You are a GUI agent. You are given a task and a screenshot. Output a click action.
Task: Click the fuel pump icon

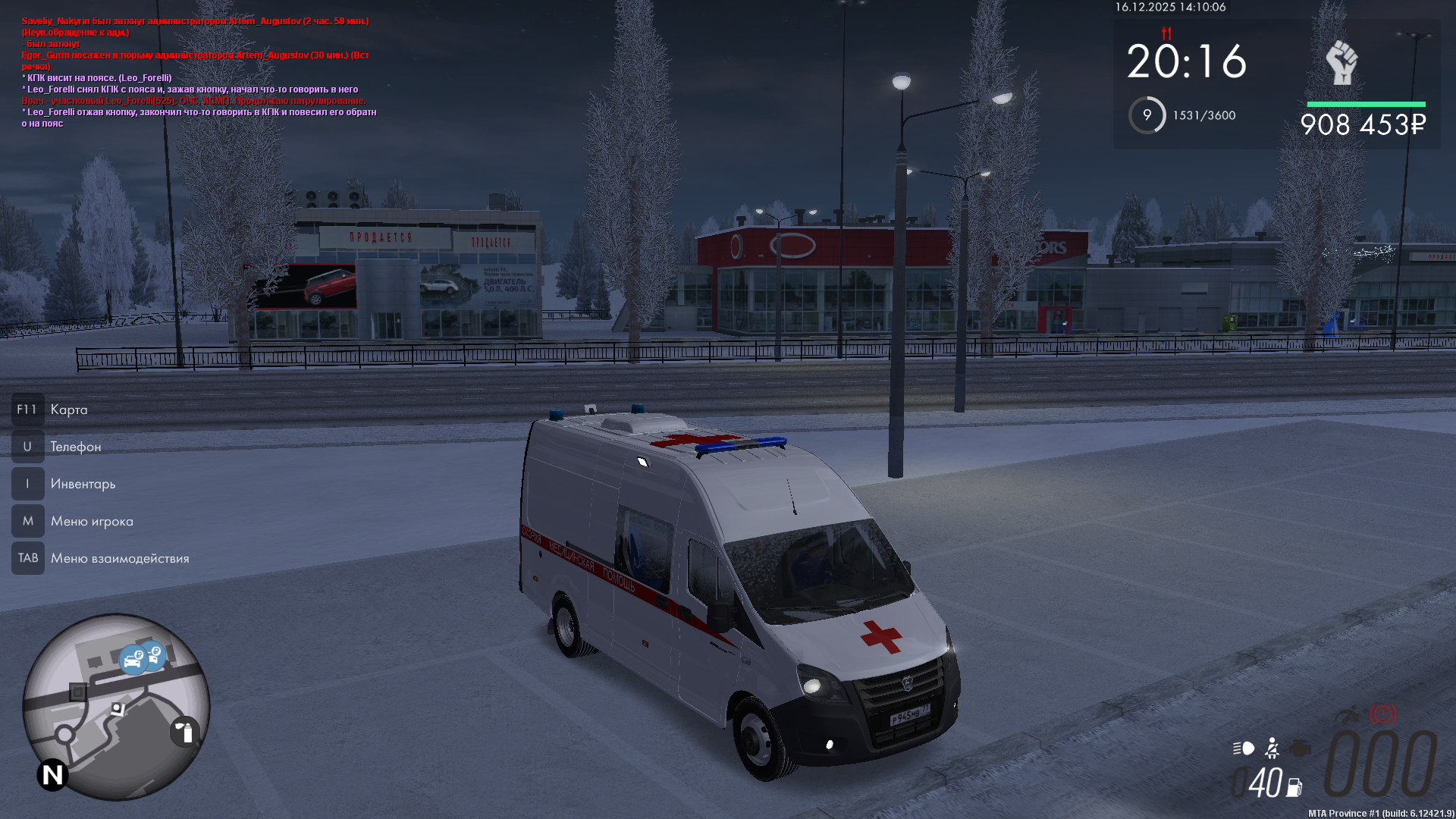tap(1294, 788)
